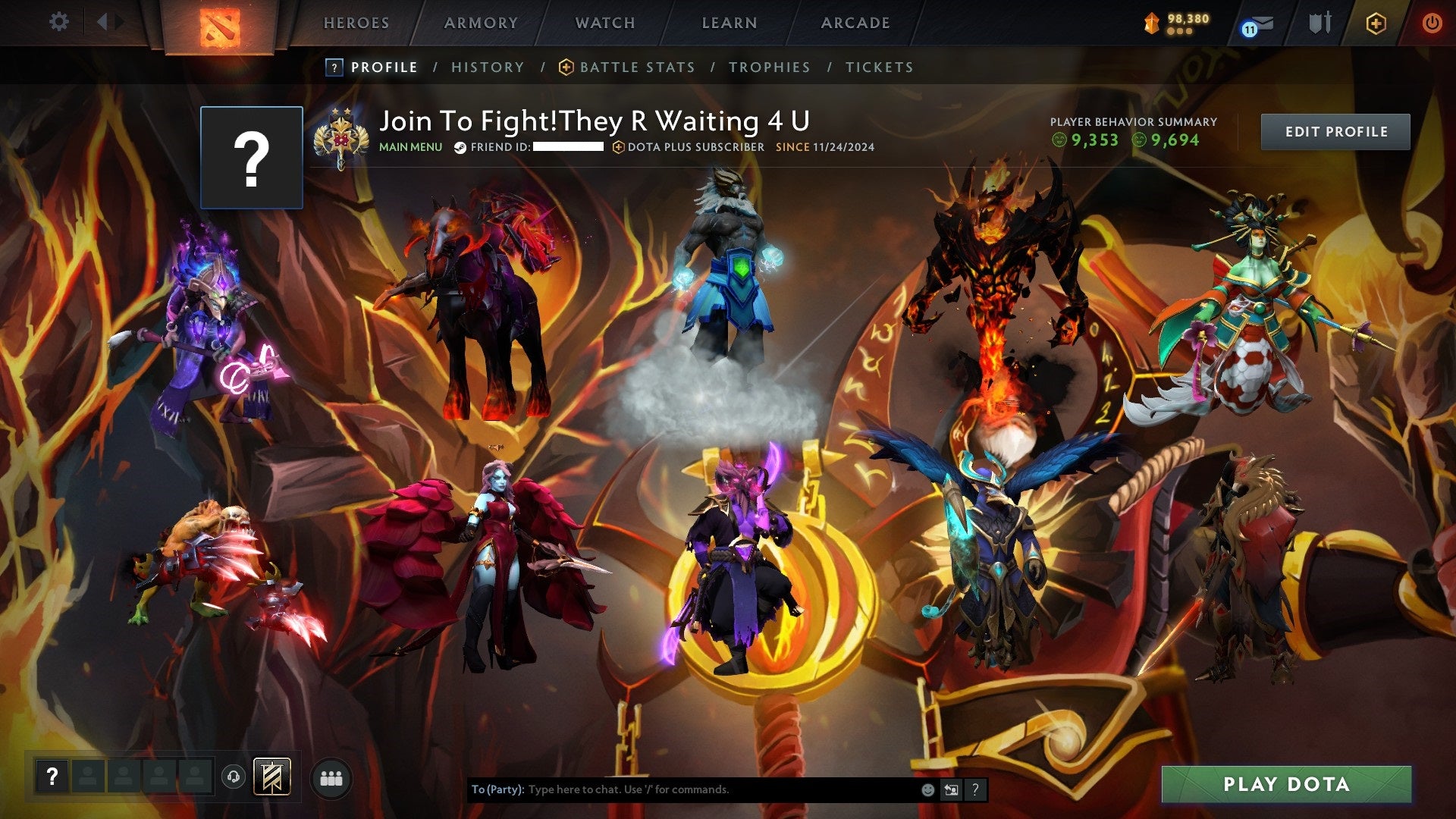The image size is (1456, 819).
Task: Click the red power icon to exit
Action: coord(1432,23)
